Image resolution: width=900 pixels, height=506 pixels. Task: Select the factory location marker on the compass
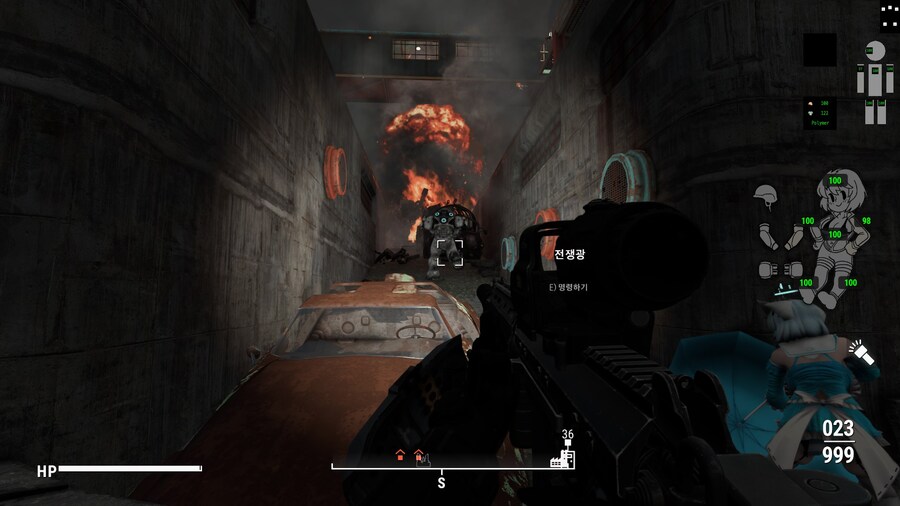(555, 462)
